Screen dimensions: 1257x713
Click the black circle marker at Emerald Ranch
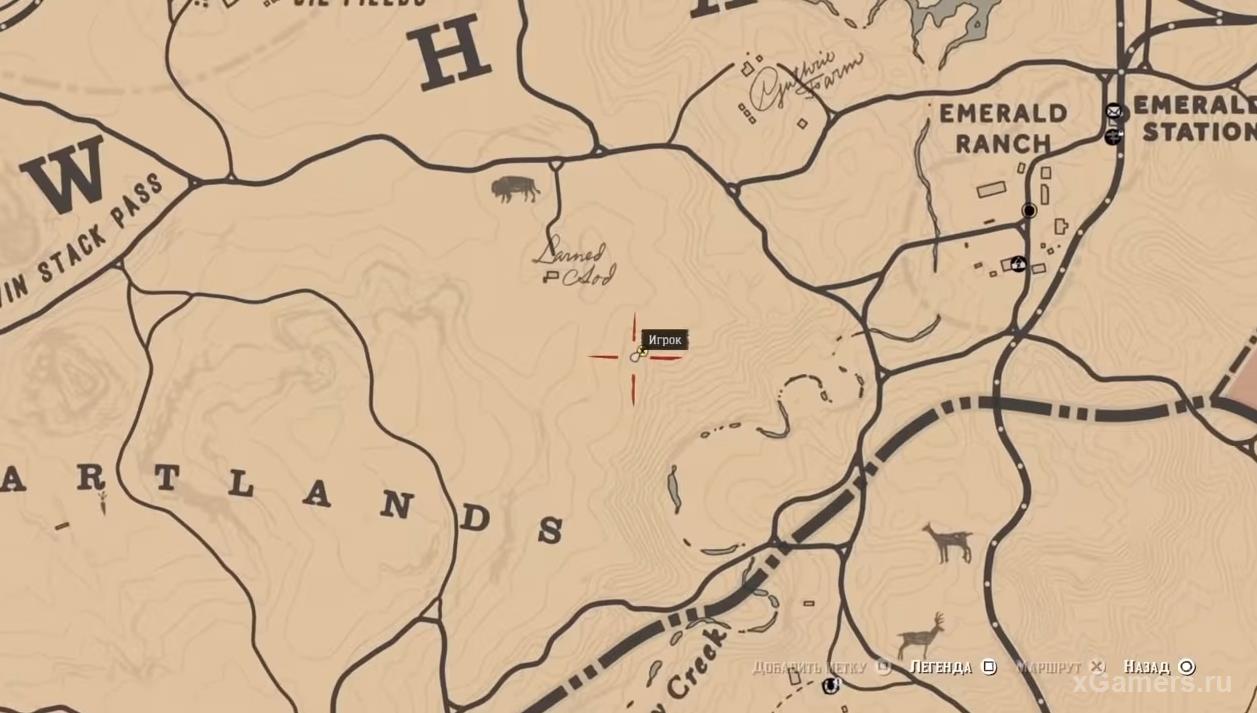pyautogui.click(x=1029, y=210)
